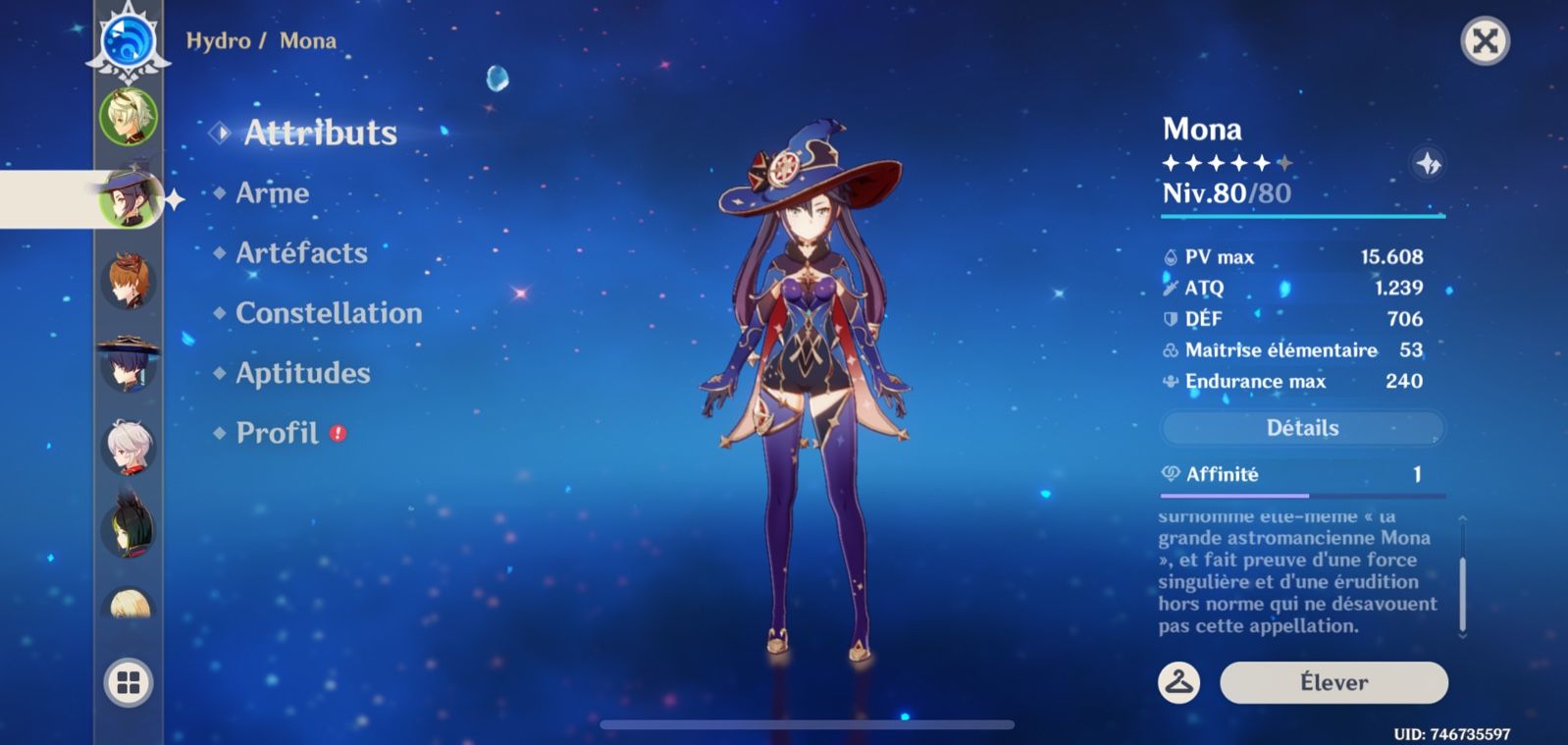
Task: Click the Maîtrise élémentaire stat icon
Action: click(1171, 349)
